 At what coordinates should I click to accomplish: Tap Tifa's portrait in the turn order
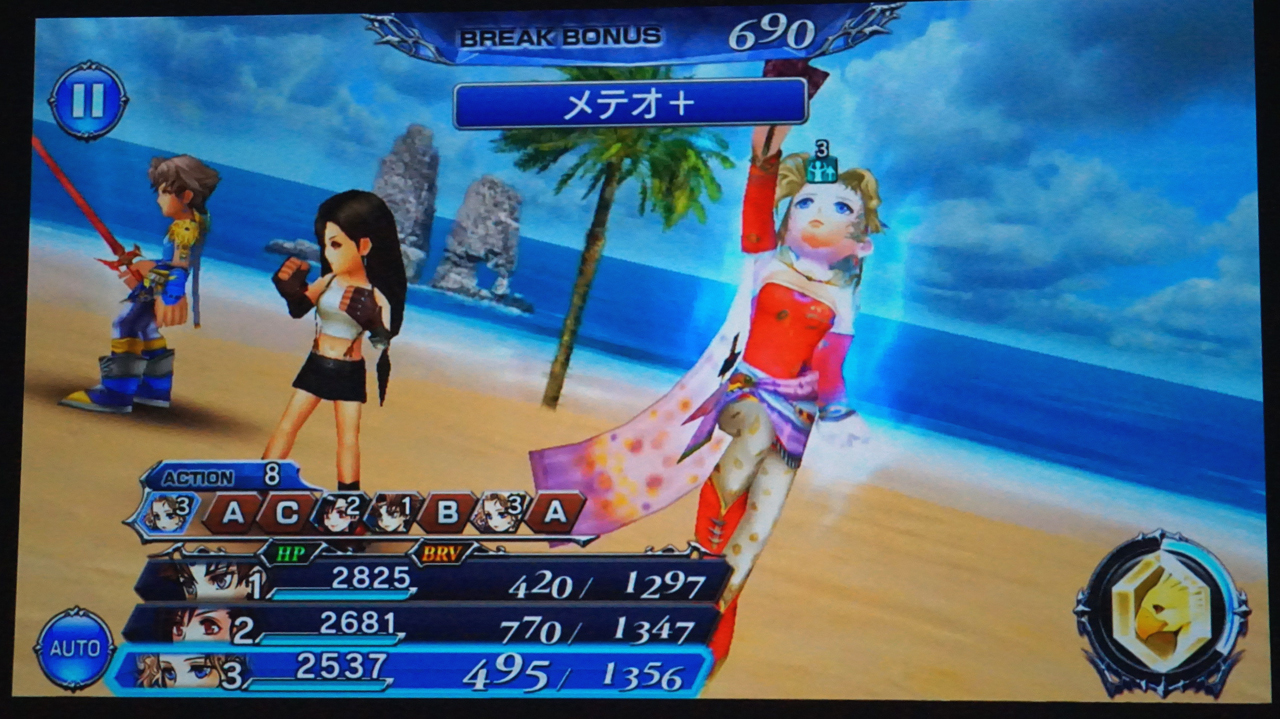(x=340, y=513)
